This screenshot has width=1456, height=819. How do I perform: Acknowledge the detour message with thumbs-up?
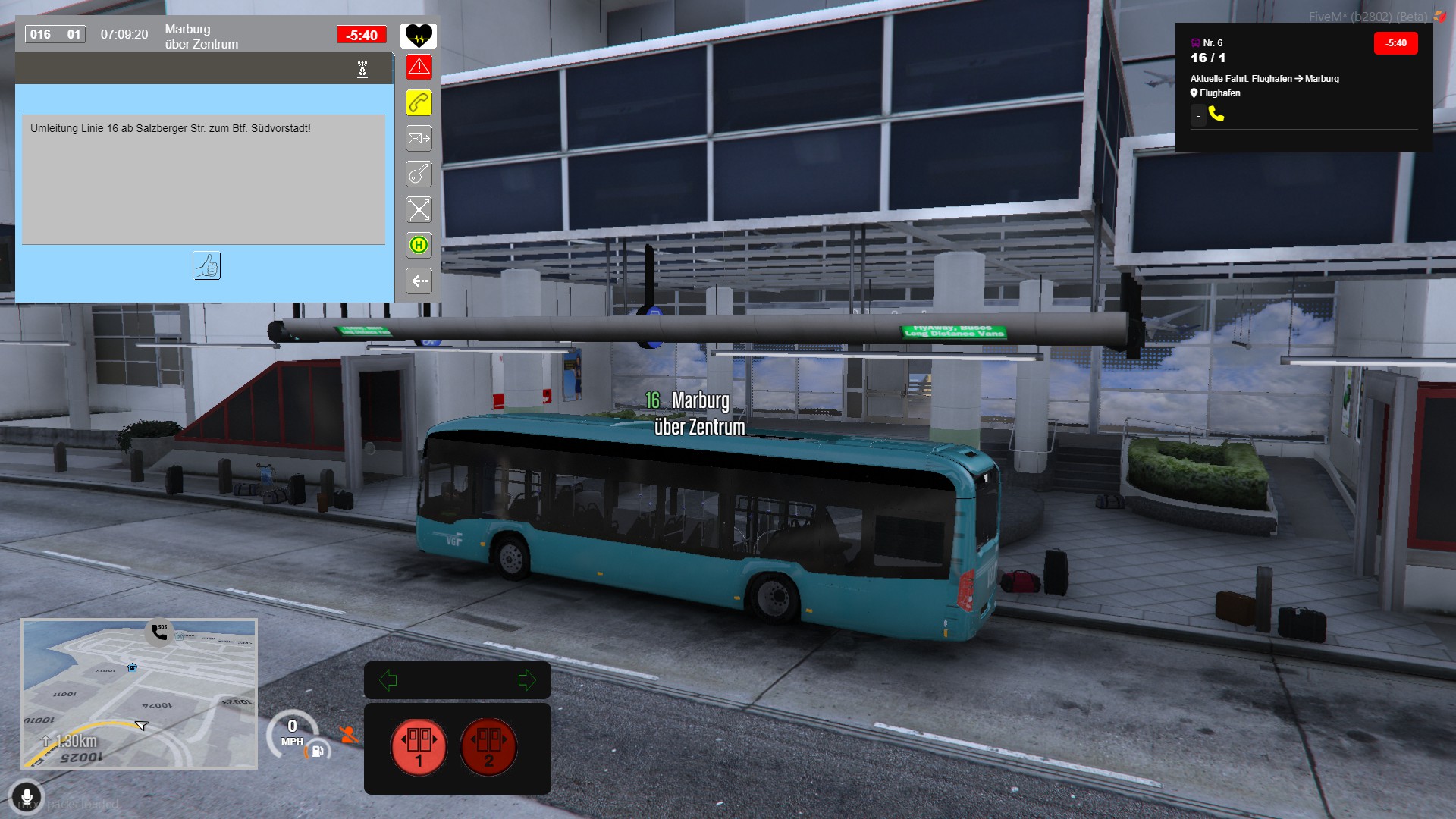pyautogui.click(x=206, y=266)
